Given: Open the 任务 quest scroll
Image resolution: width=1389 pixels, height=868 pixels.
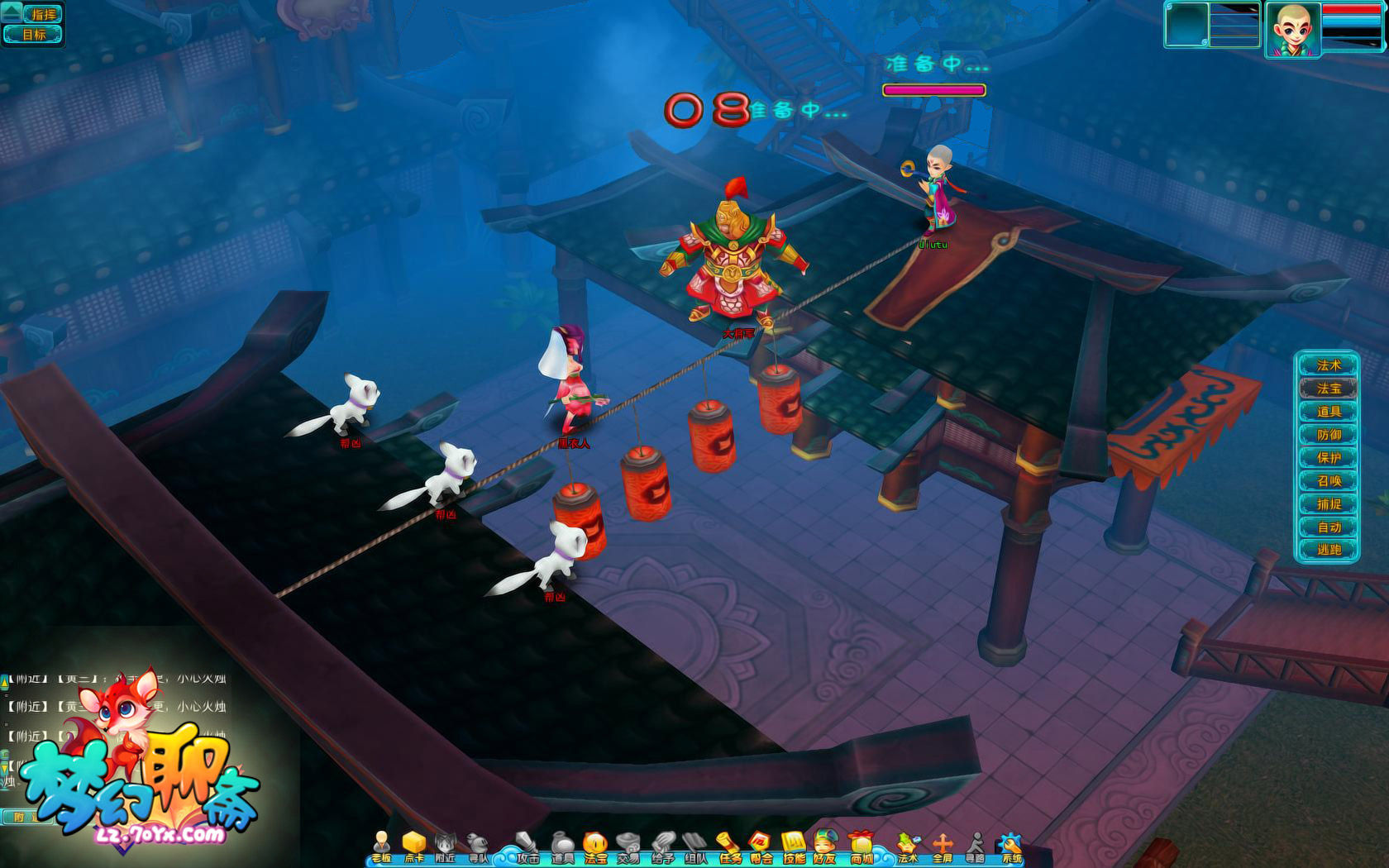Looking at the screenshot, I should 728,847.
